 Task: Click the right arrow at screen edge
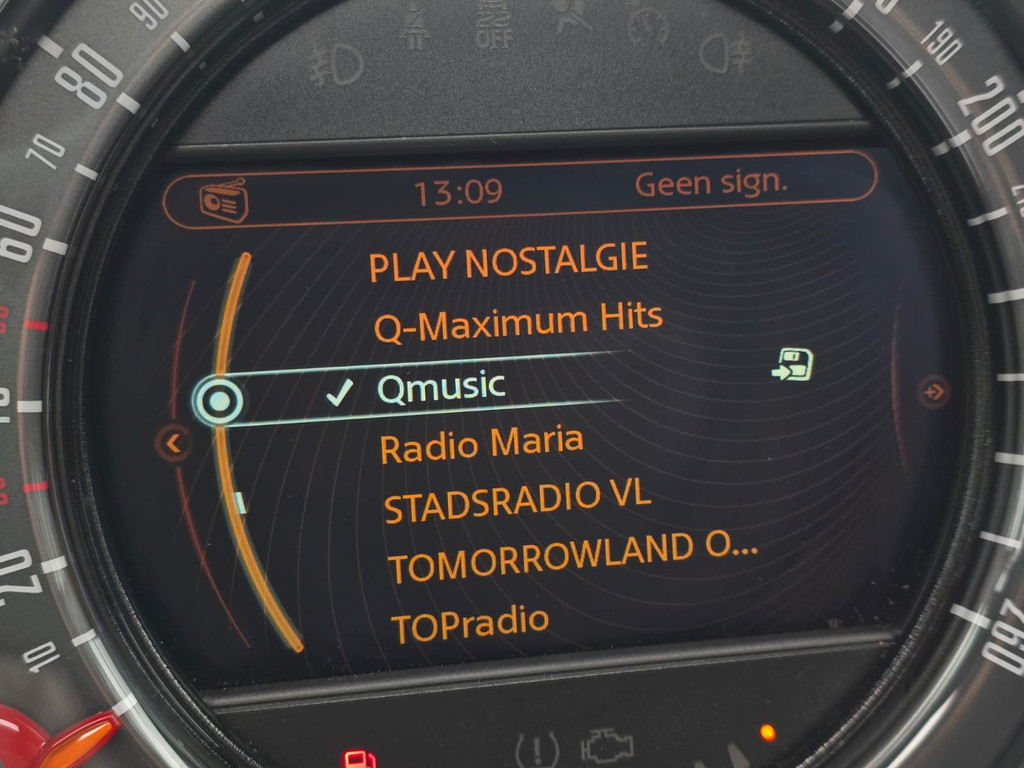coord(933,390)
